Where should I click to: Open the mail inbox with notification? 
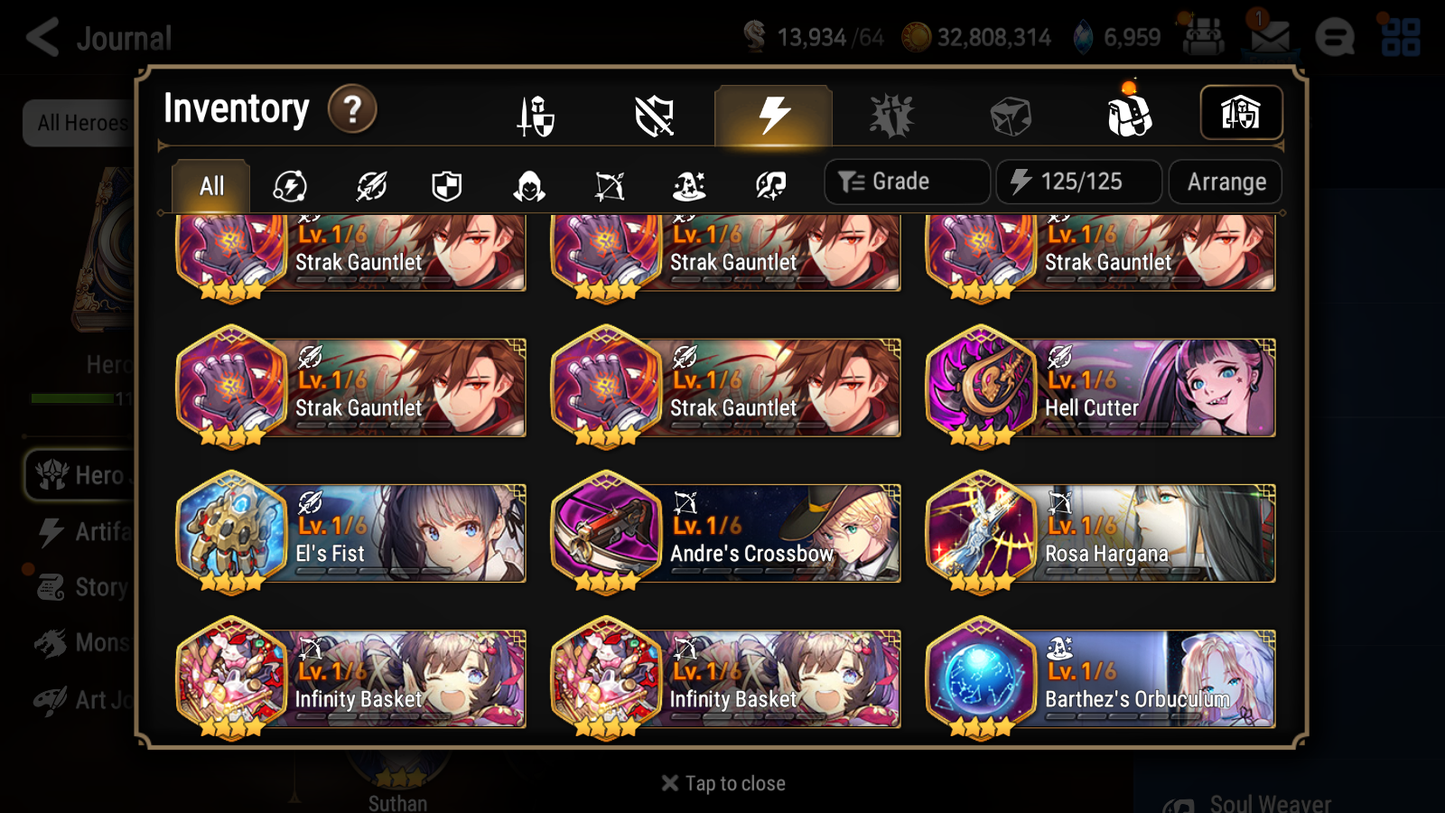coord(1269,37)
